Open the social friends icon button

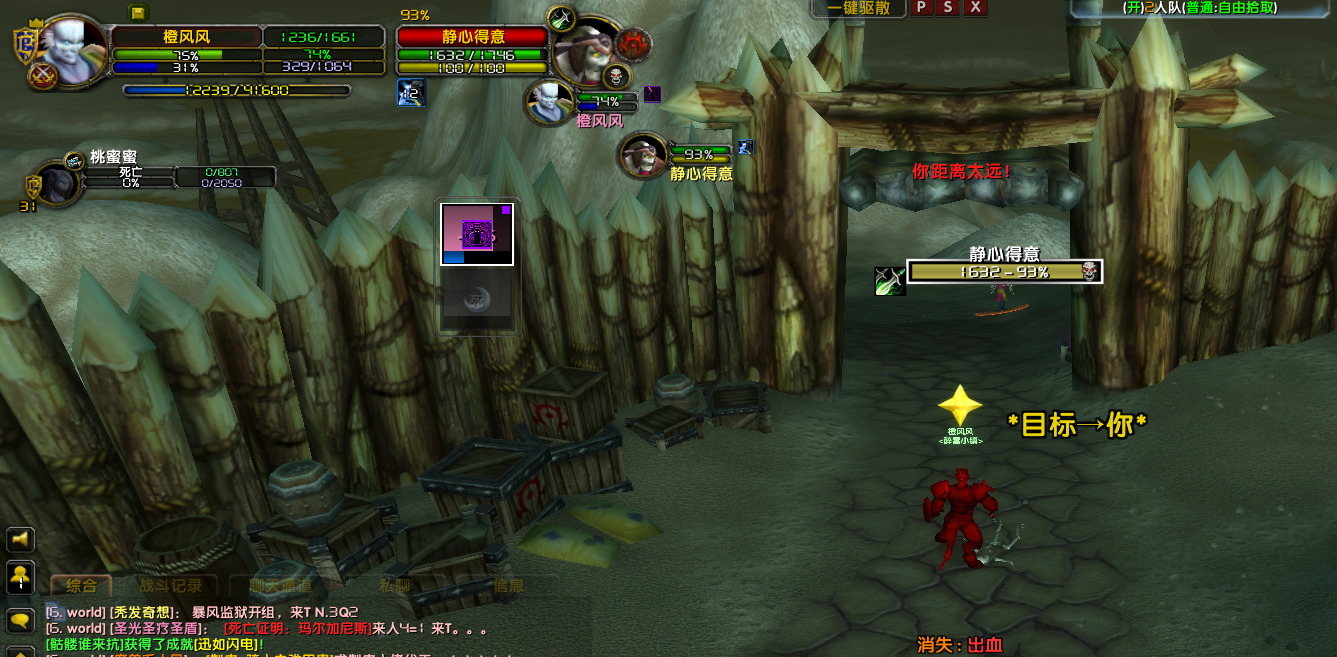click(x=20, y=578)
